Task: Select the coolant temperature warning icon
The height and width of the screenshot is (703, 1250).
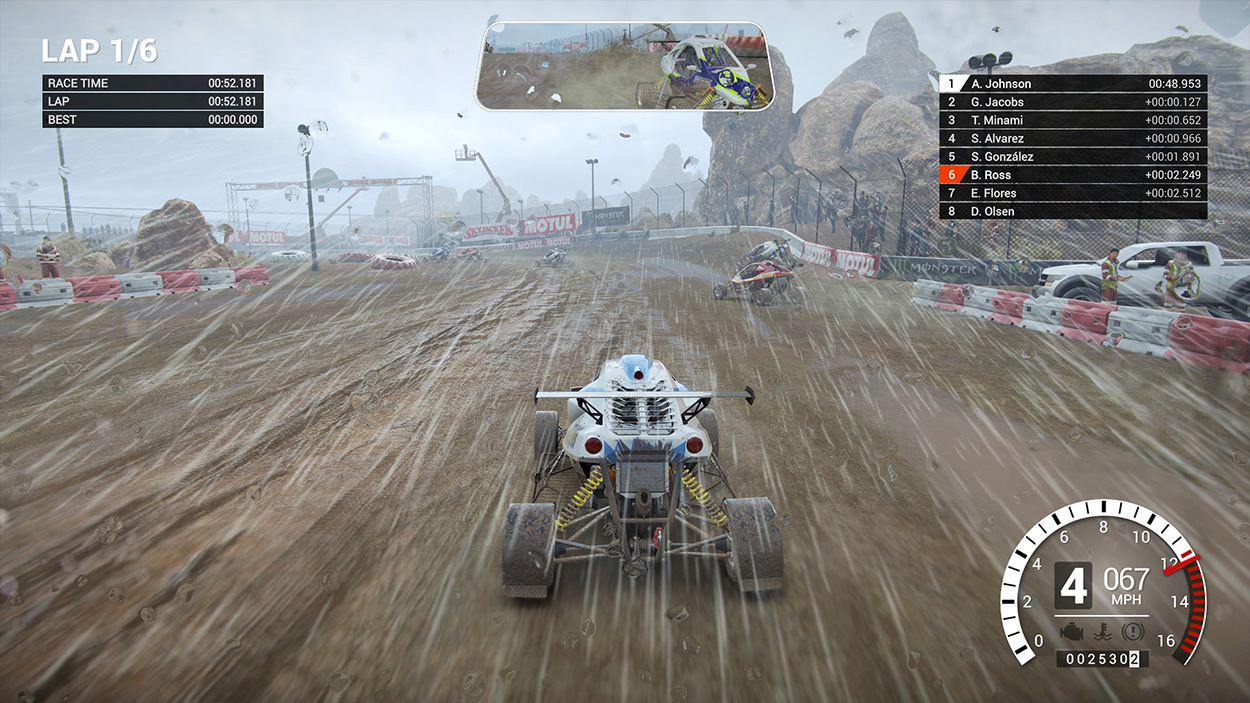Action: tap(1102, 632)
